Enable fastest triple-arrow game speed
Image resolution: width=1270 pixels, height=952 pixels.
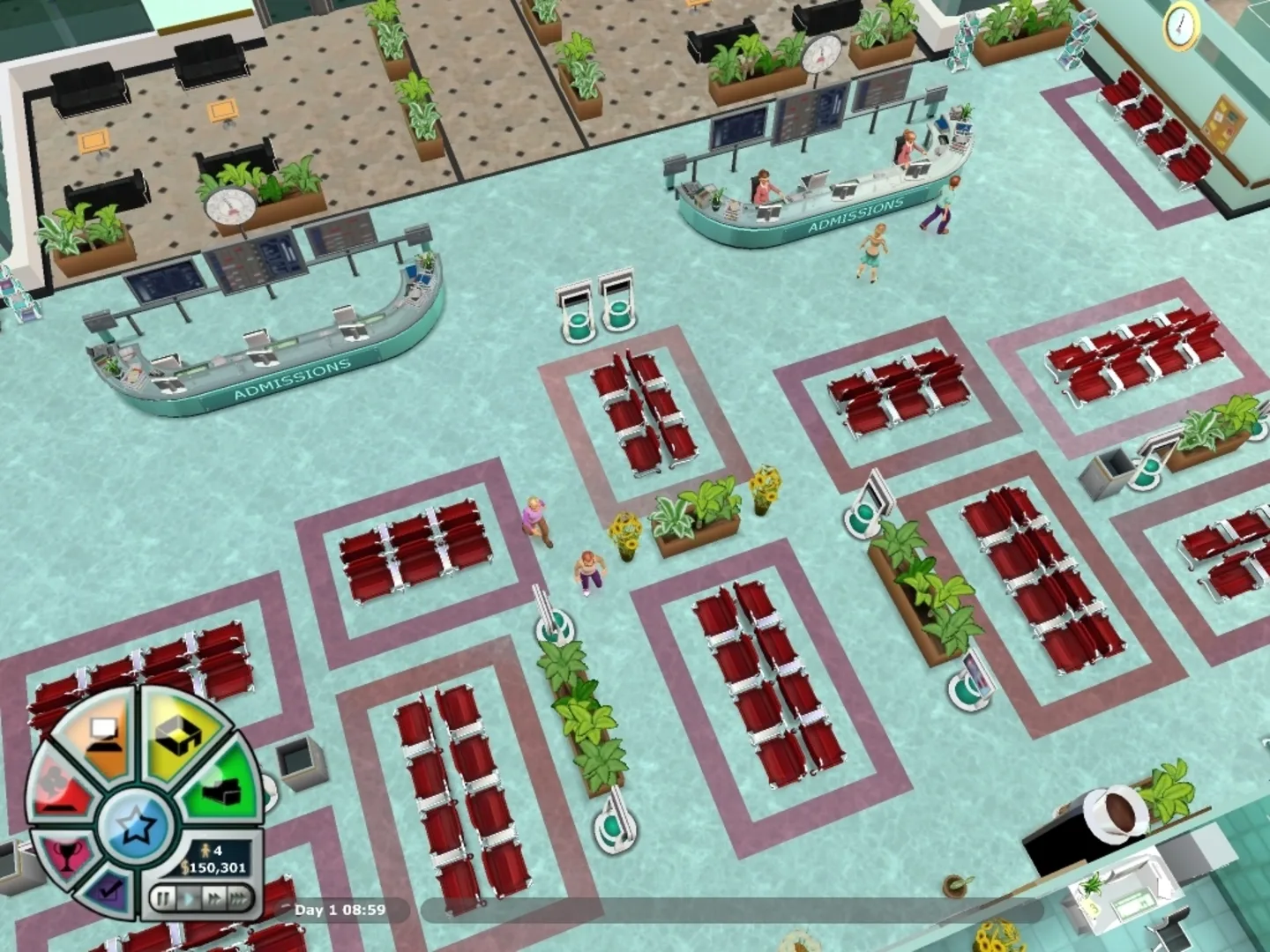(x=241, y=898)
